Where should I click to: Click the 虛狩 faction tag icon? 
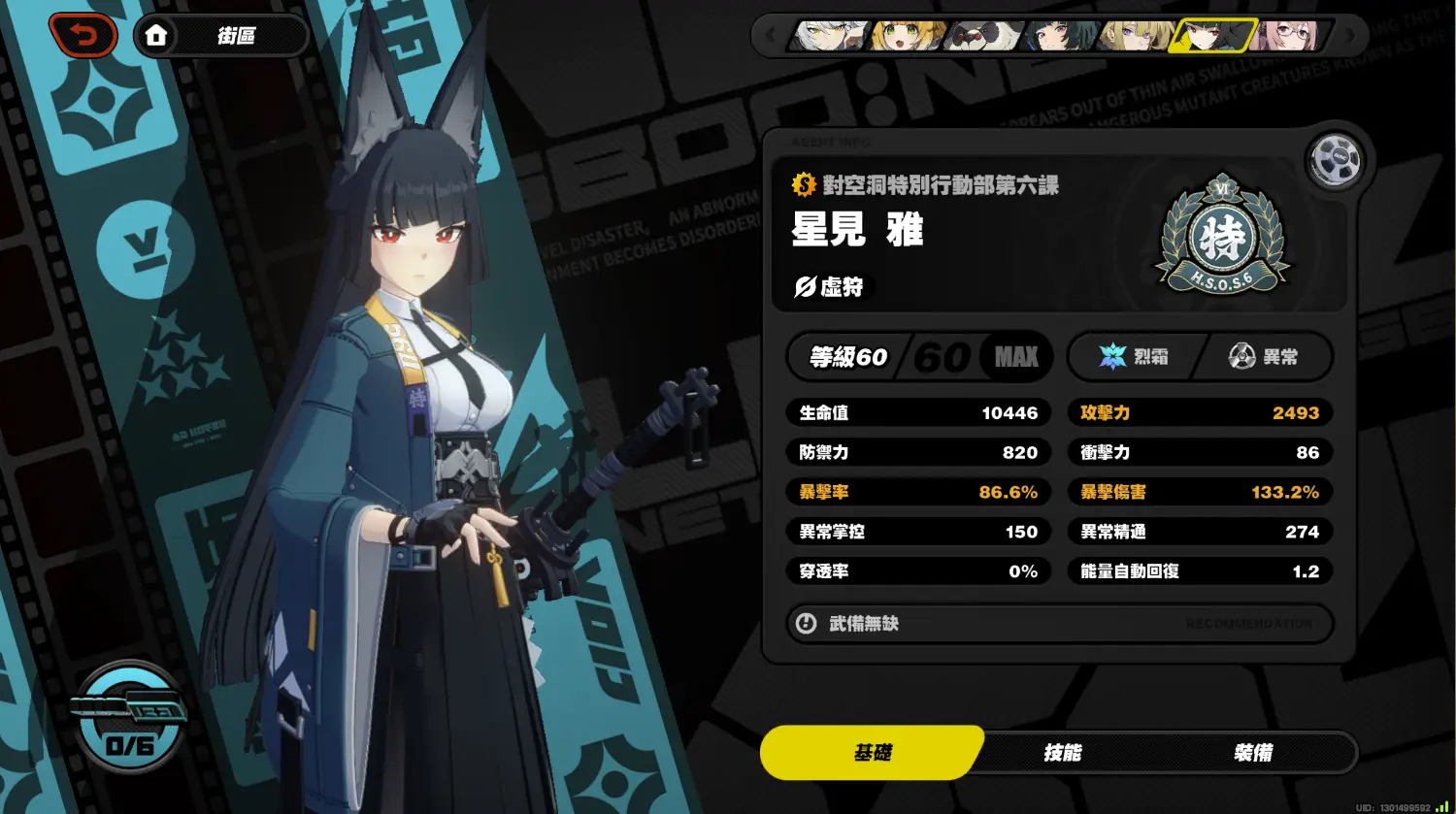pyautogui.click(x=805, y=286)
